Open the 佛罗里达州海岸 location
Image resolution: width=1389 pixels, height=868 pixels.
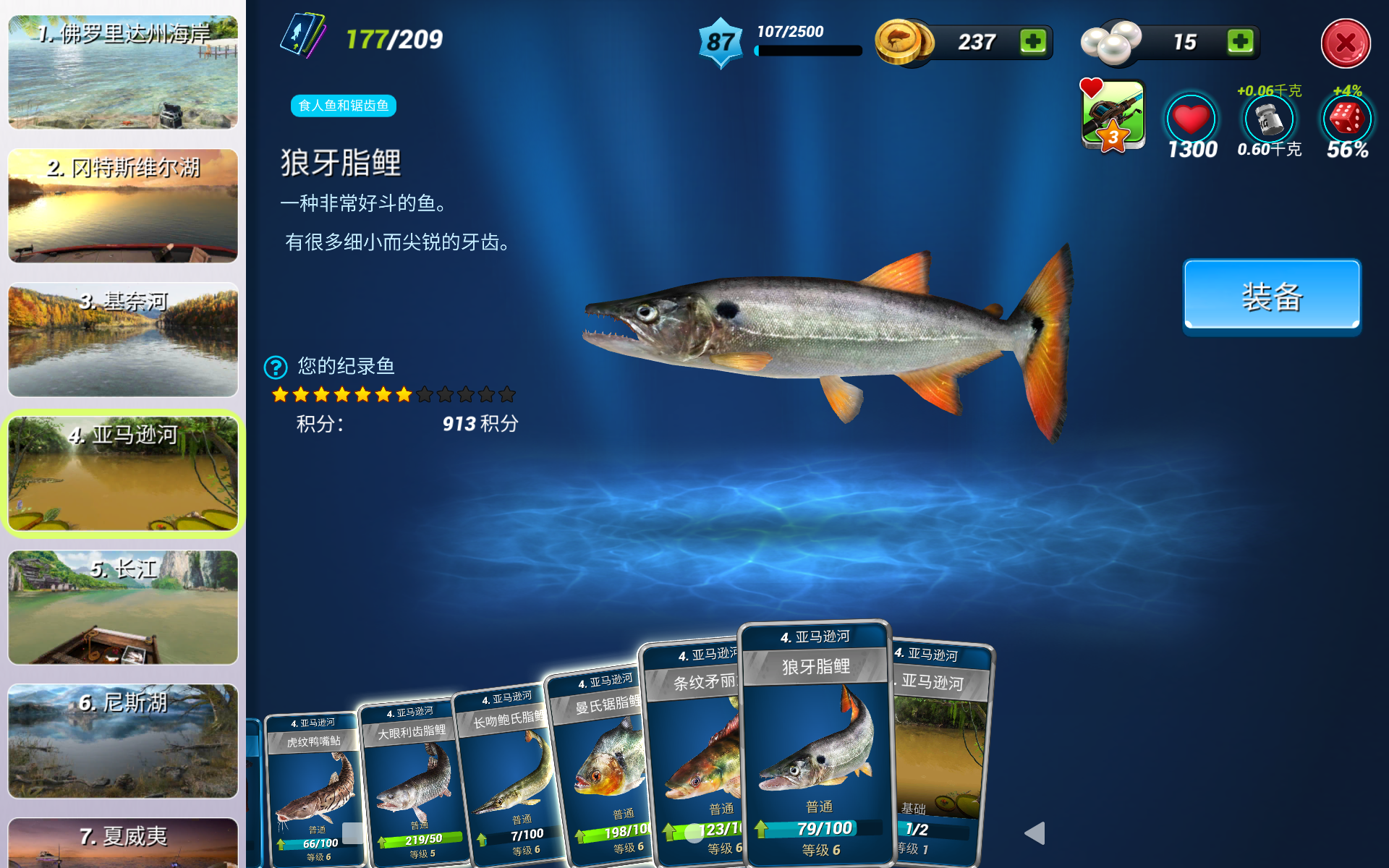point(122,72)
